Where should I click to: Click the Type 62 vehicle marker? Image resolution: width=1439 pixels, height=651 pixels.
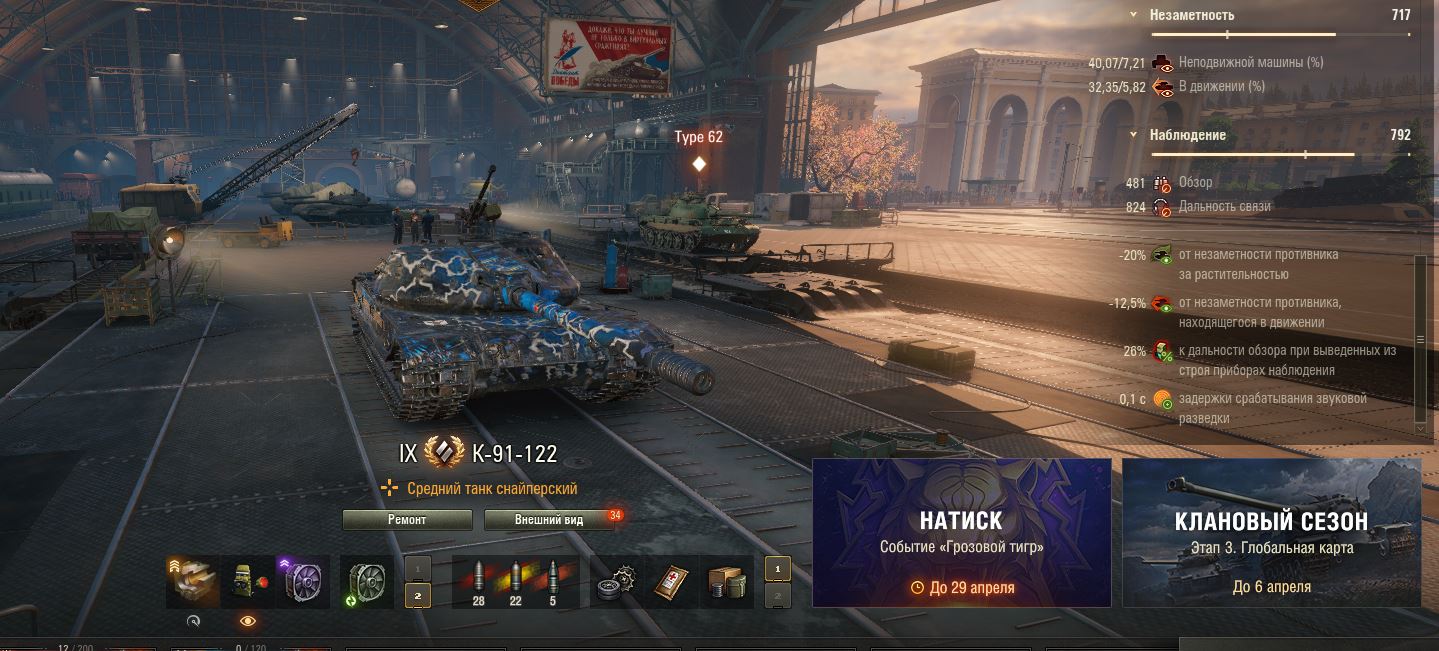coord(699,162)
